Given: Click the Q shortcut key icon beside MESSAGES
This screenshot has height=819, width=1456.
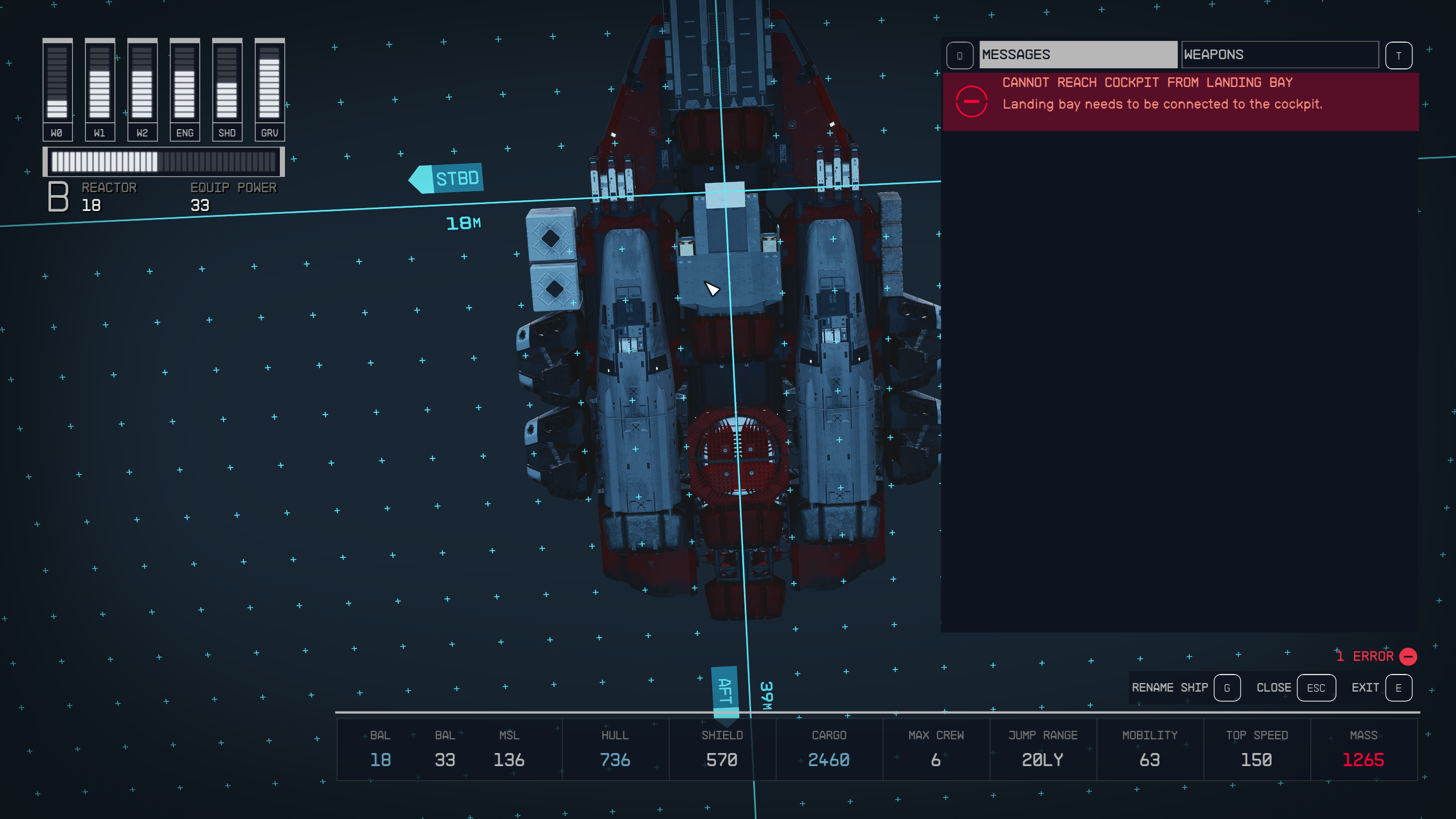Looking at the screenshot, I should [x=960, y=55].
